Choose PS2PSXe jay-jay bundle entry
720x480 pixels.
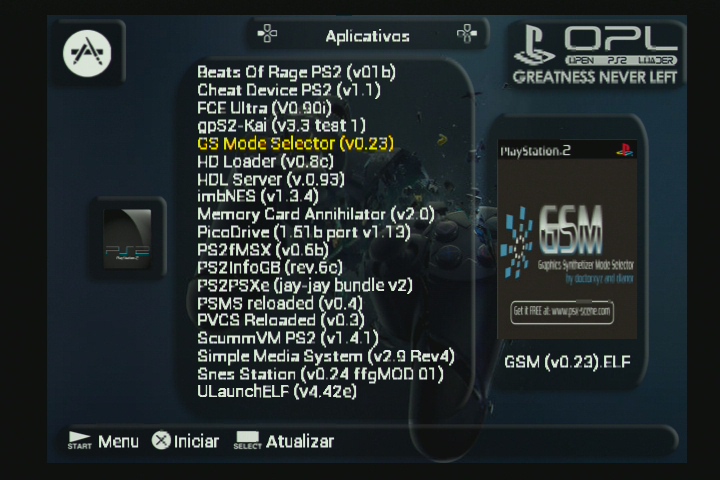(x=305, y=285)
